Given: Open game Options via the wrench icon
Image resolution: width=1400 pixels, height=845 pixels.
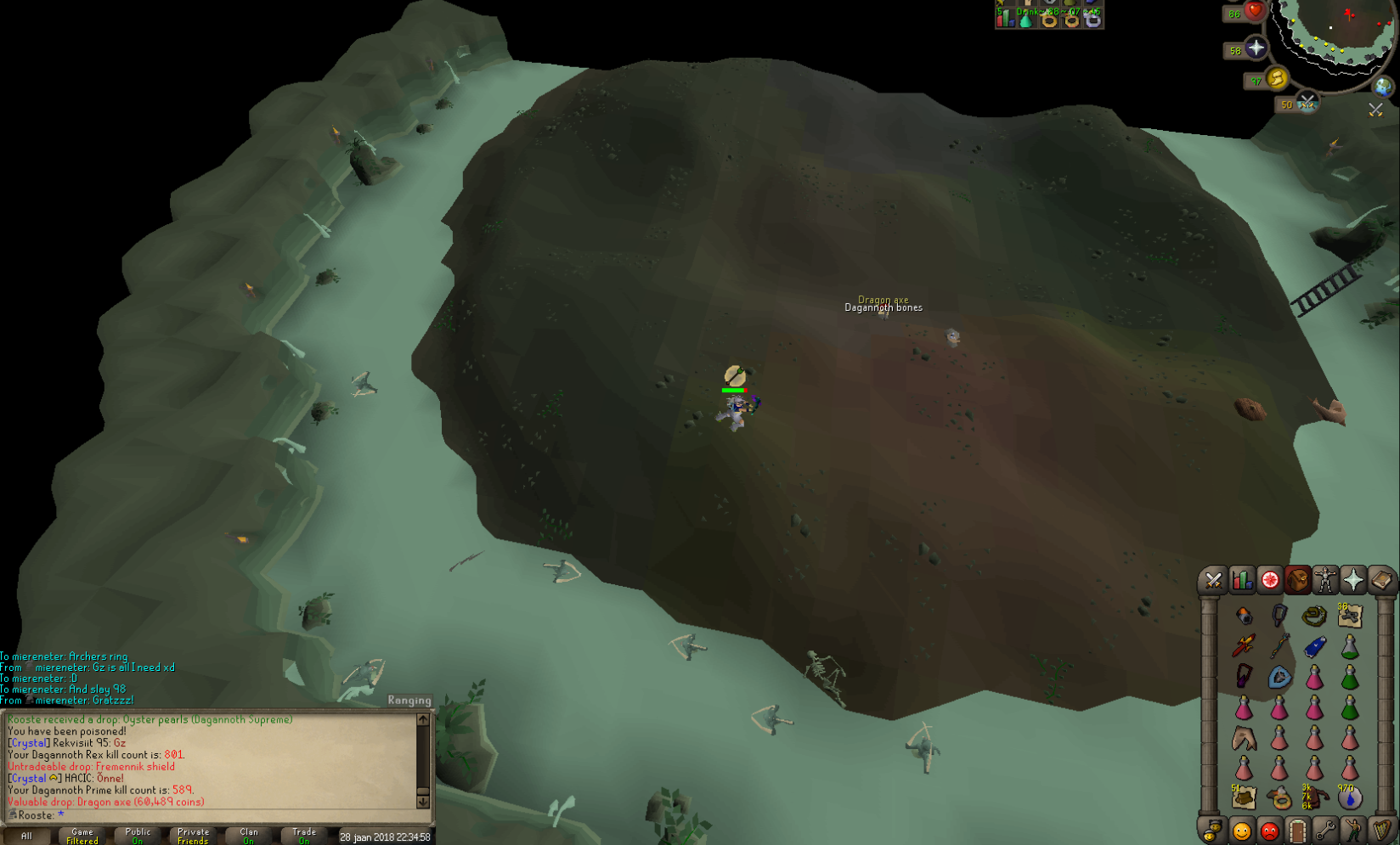Looking at the screenshot, I should click(x=1327, y=831).
